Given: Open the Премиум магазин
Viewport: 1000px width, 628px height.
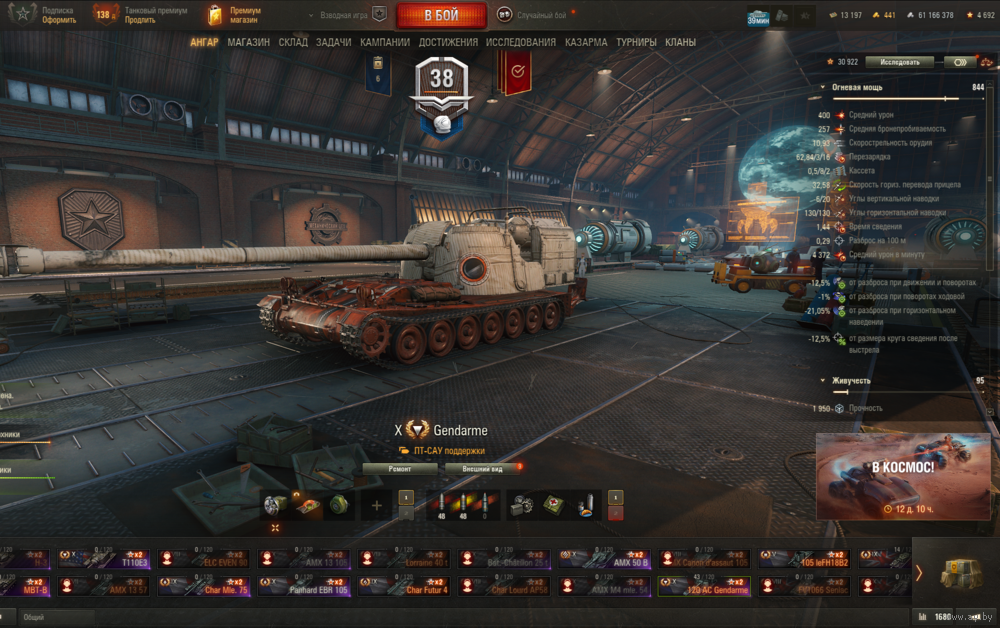Looking at the screenshot, I should point(235,15).
